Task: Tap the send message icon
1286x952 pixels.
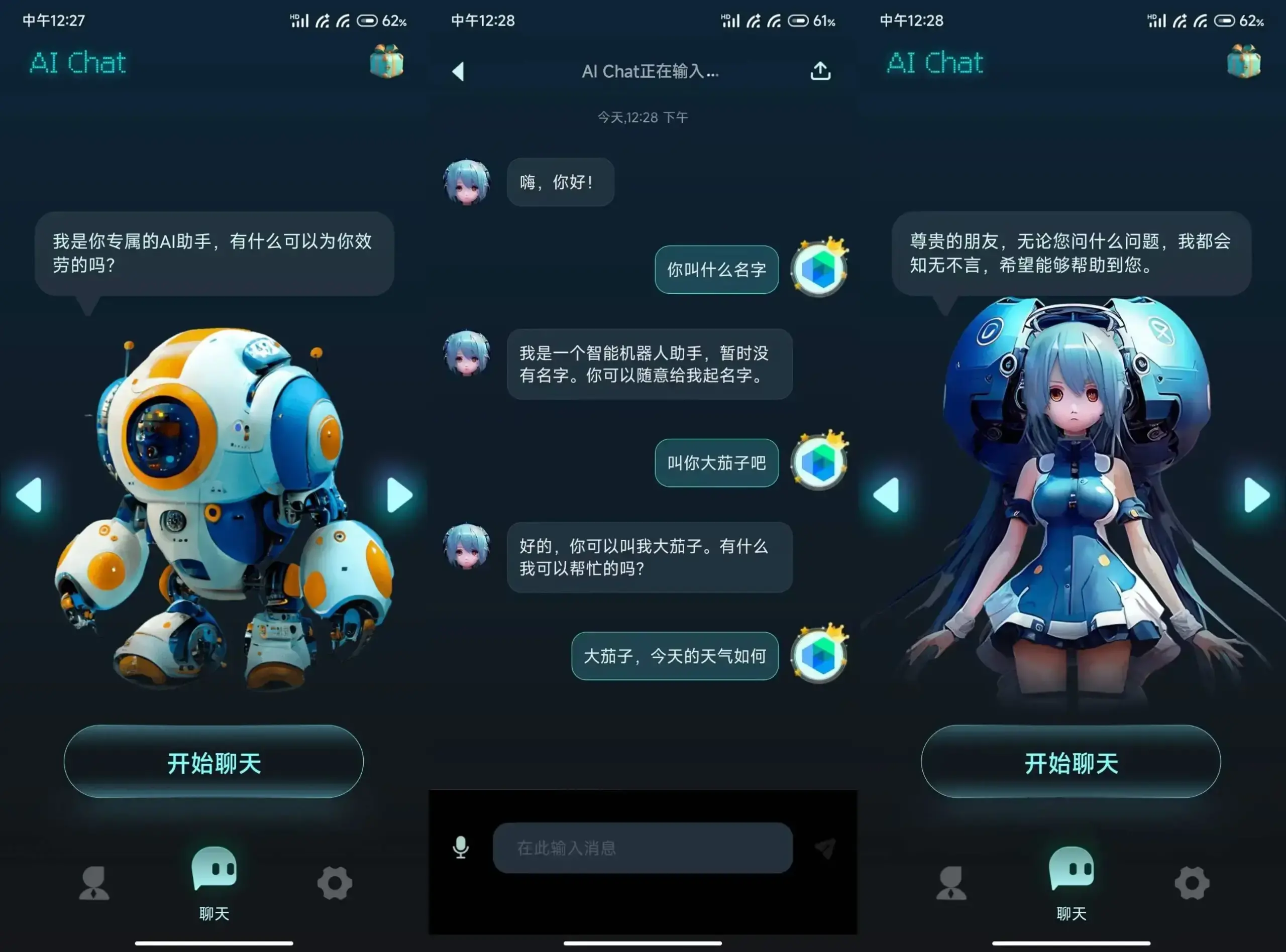Action: [825, 846]
